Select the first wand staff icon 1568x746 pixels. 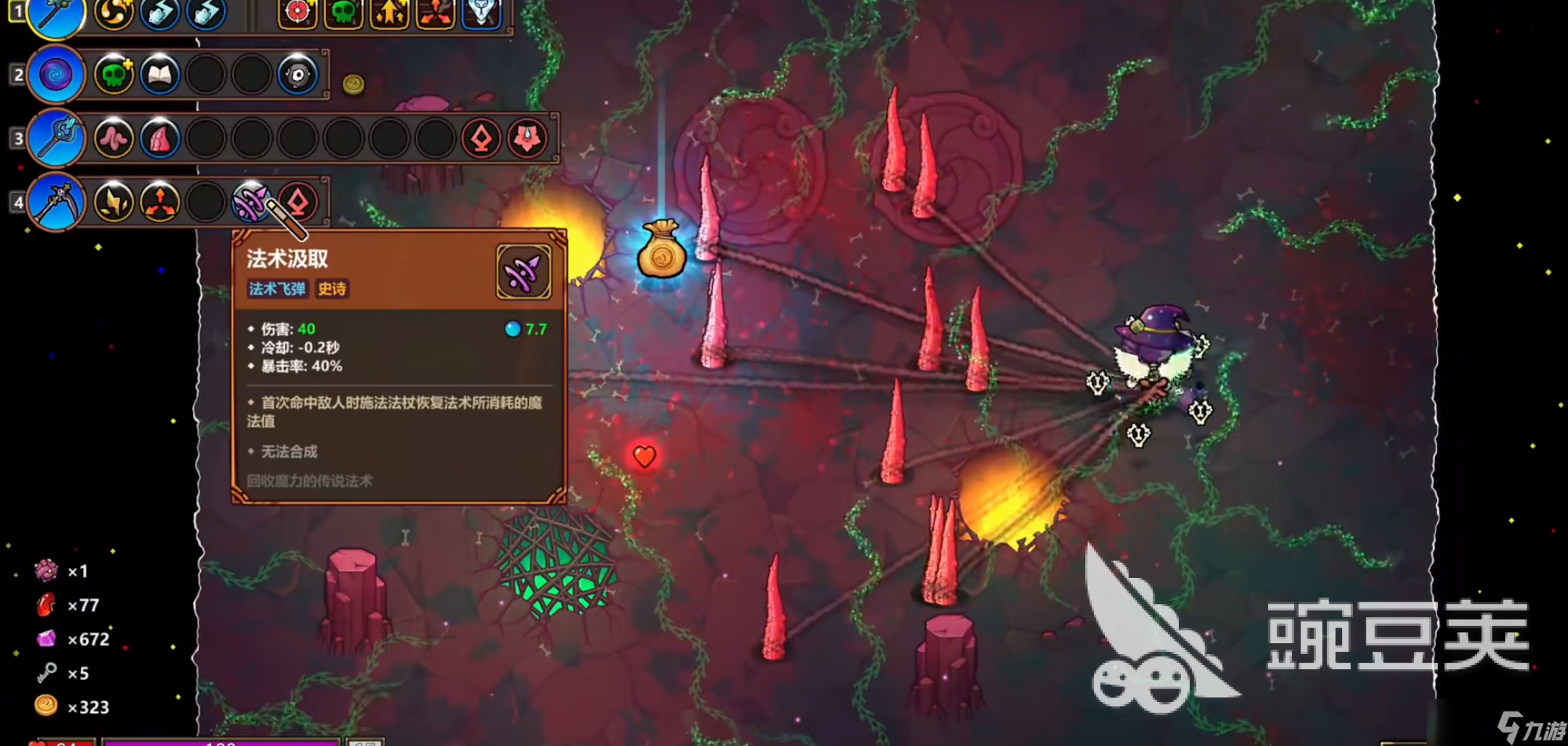(57, 14)
